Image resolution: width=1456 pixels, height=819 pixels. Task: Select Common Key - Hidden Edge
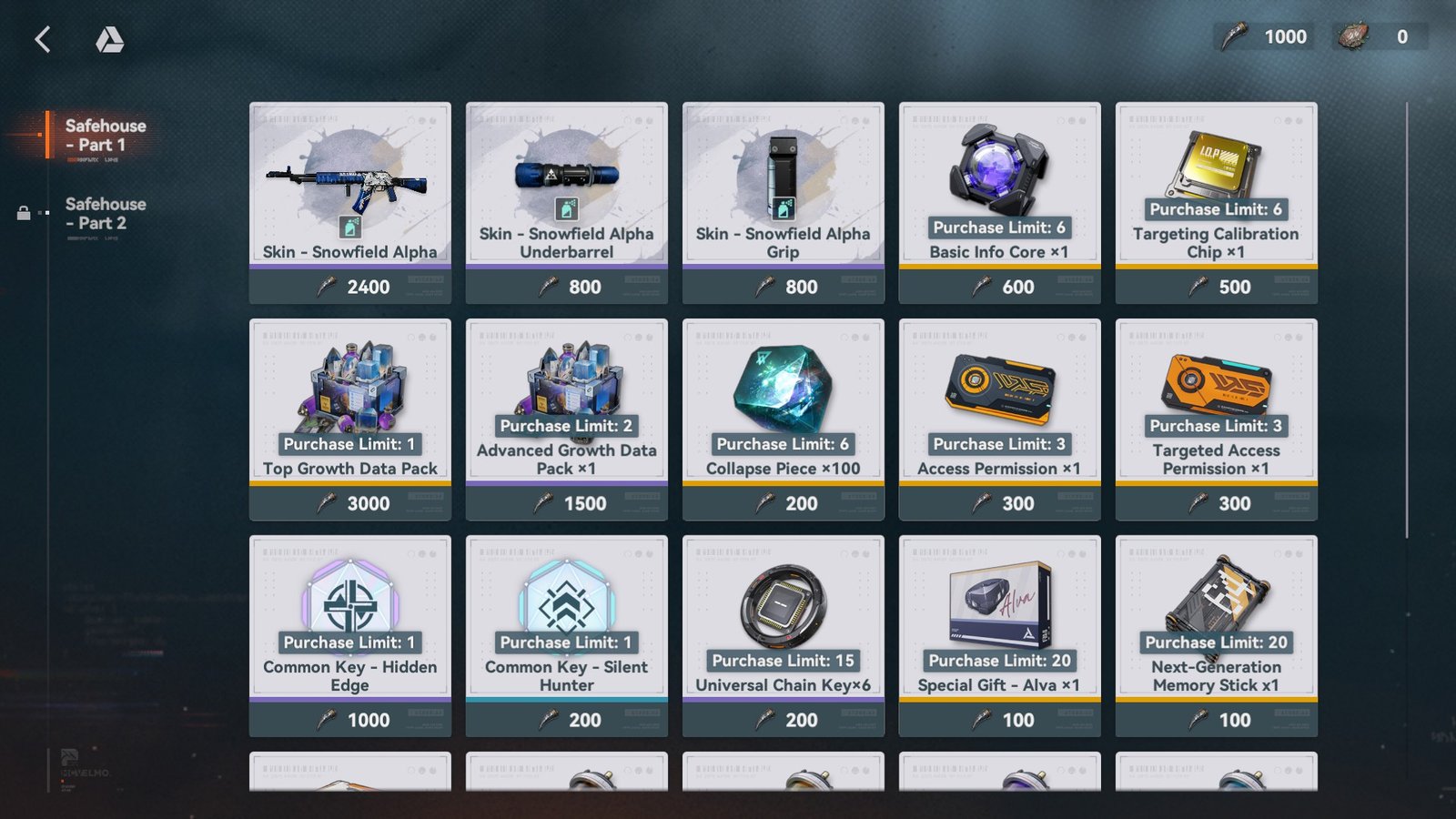coord(350,635)
